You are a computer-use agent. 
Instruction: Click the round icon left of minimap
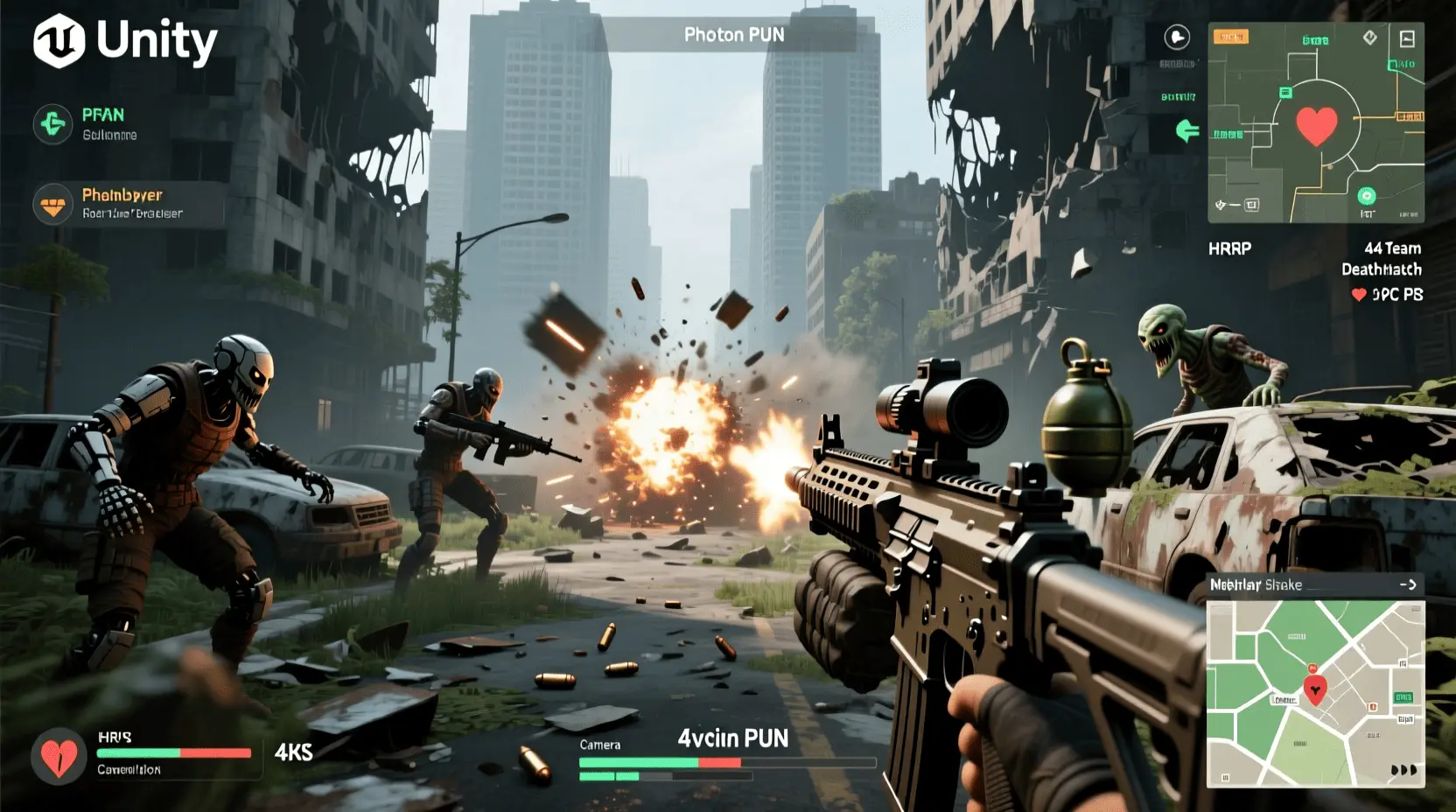1178,38
